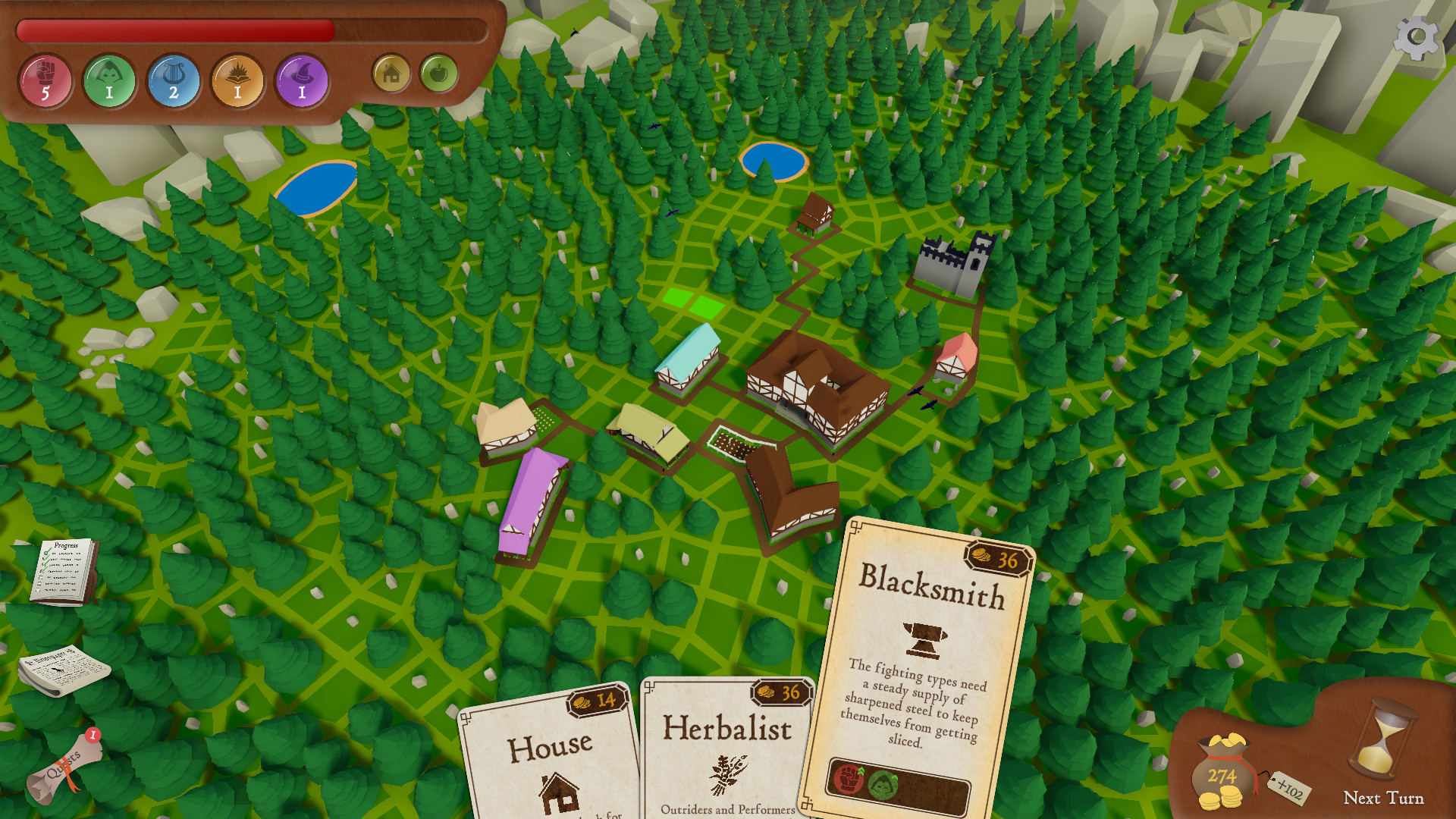Image resolution: width=1456 pixels, height=819 pixels.
Task: Click the purple wizard hat icon
Action: point(302,81)
